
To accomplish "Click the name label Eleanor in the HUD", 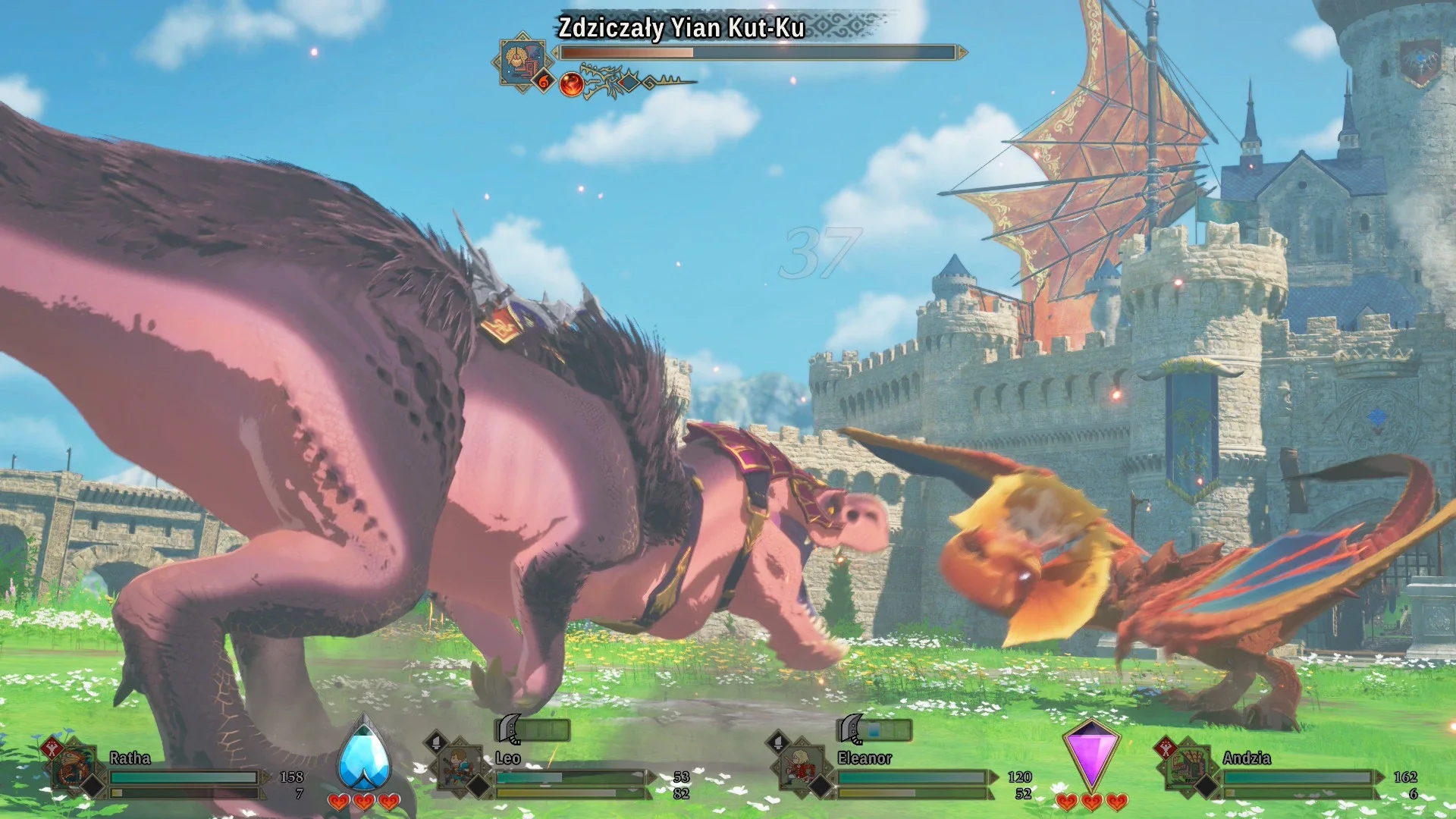I will pyautogui.click(x=864, y=757).
